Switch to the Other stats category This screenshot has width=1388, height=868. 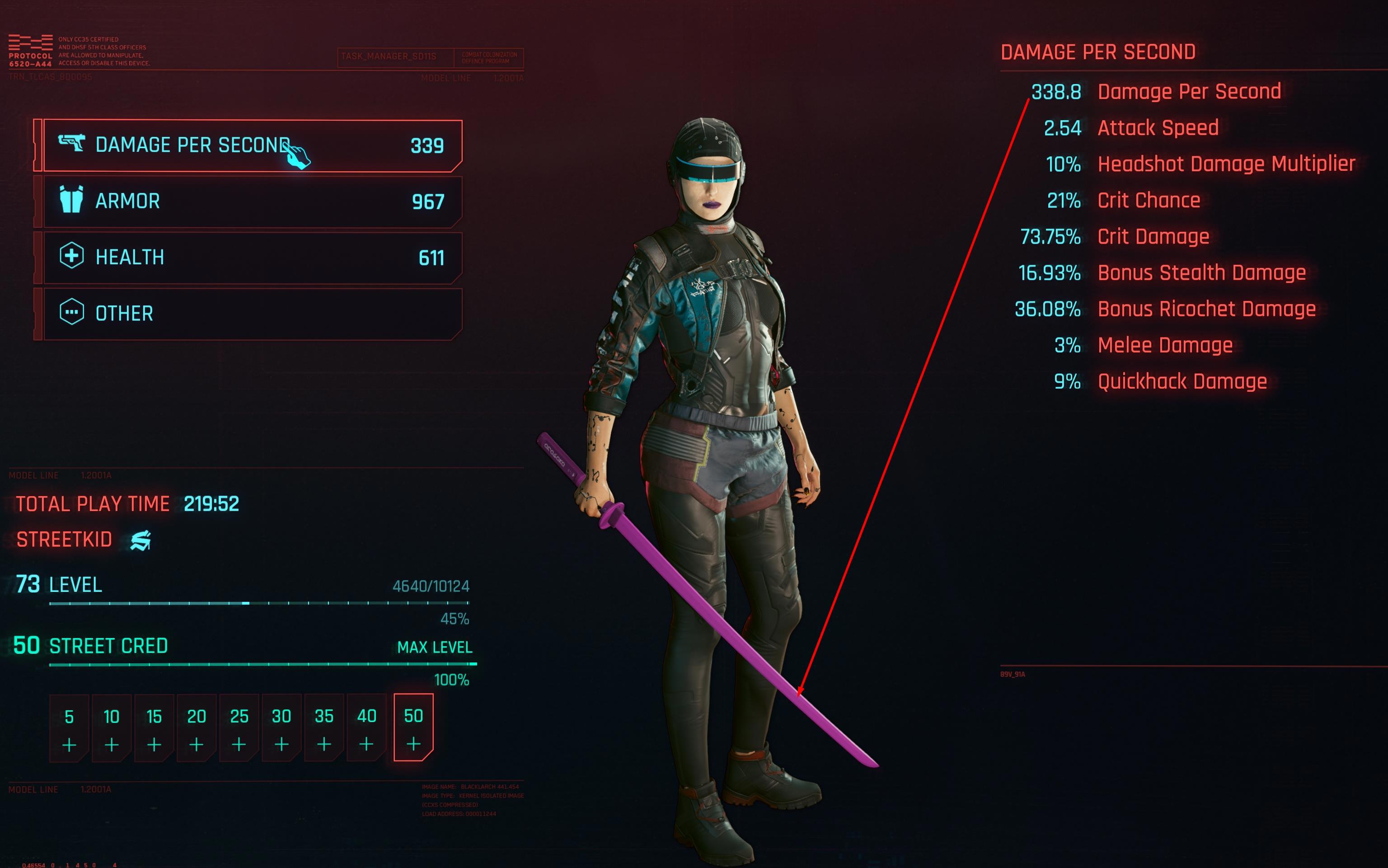(253, 314)
